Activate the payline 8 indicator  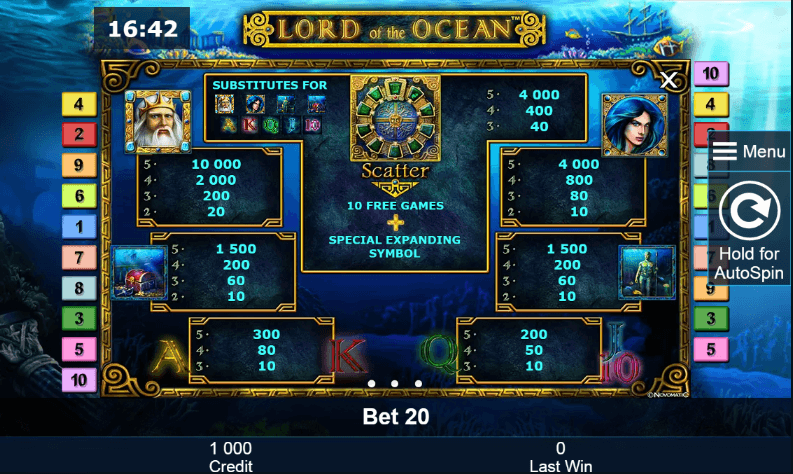pos(79,289)
